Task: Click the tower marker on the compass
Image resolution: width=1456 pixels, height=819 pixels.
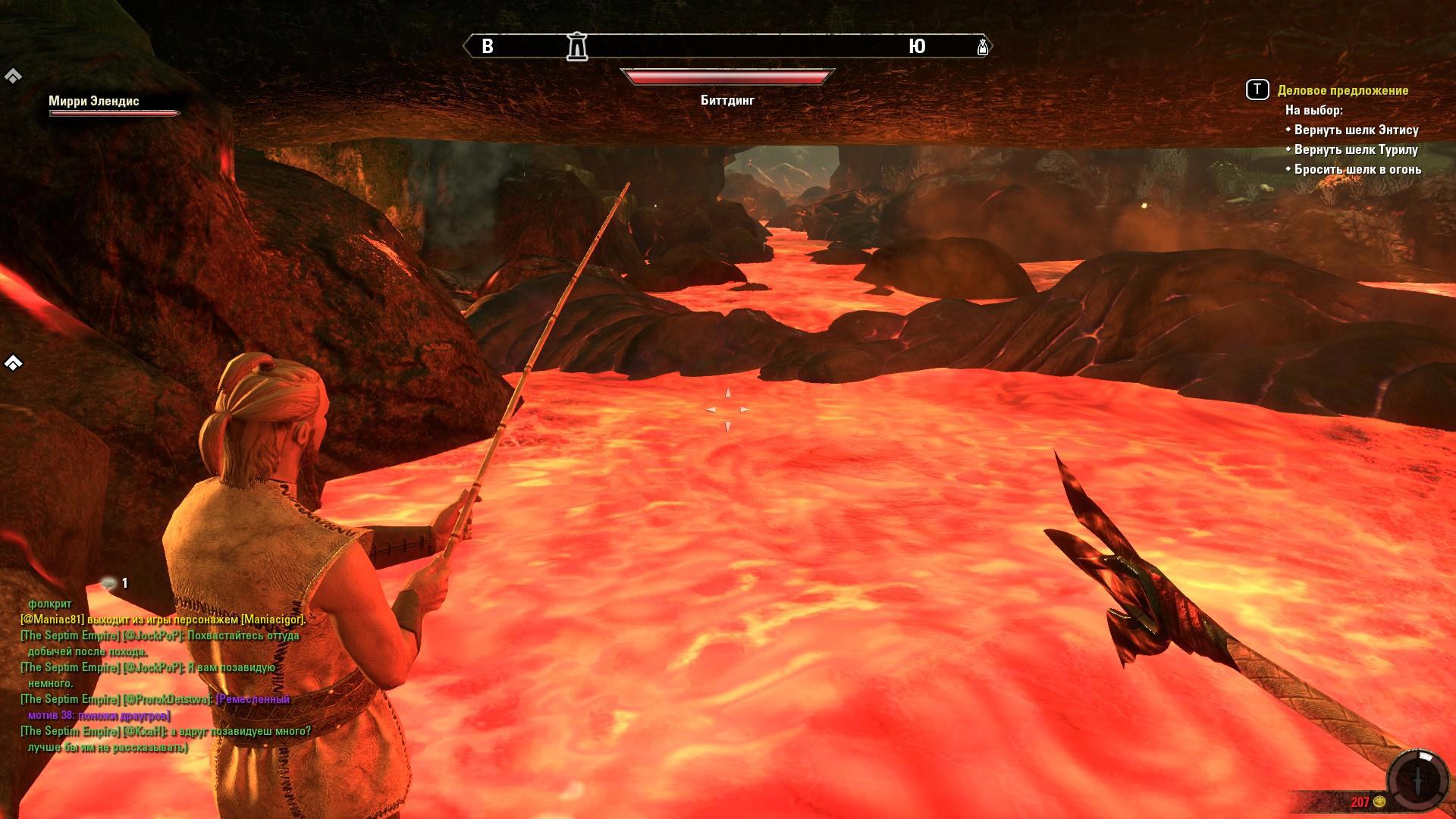Action: pos(577,46)
